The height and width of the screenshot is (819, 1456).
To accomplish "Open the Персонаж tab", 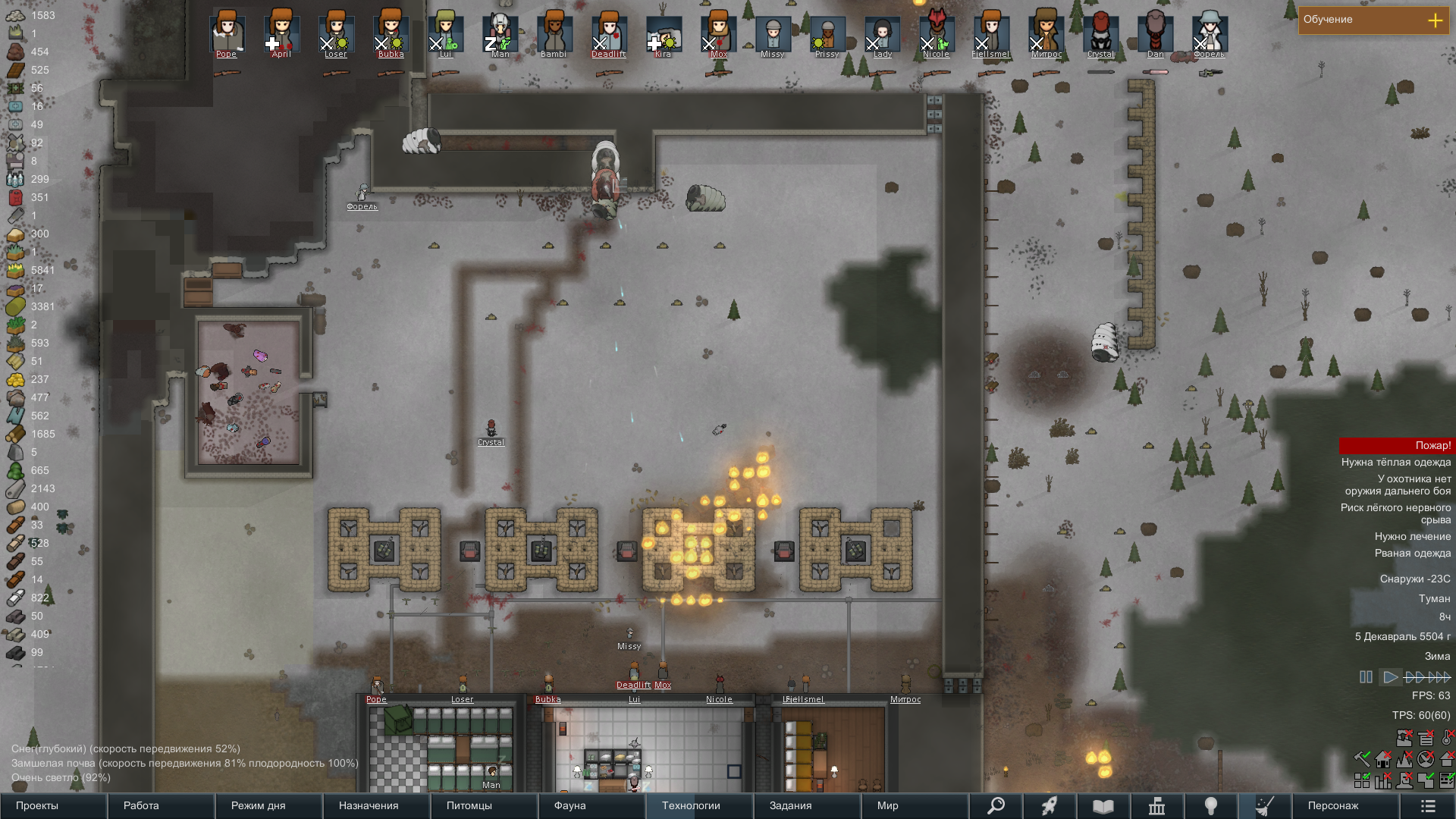I will 1345,805.
